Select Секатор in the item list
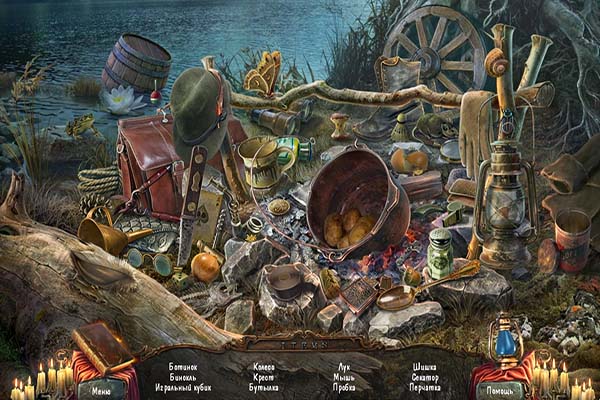This screenshot has width=600, height=400. [x=424, y=377]
